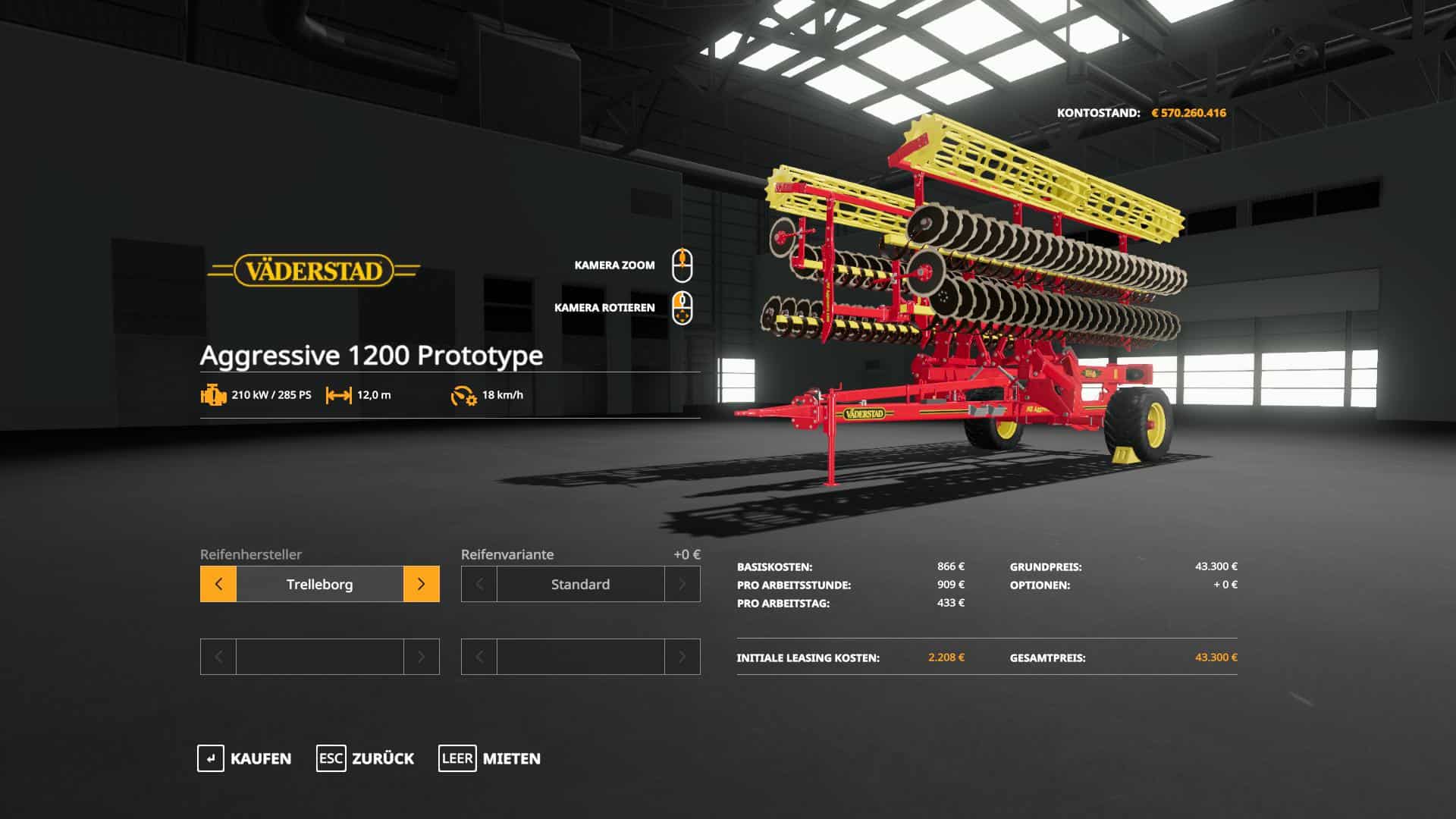This screenshot has width=1456, height=819.
Task: Buy the Aggressive 1200 with KAUFEN
Action: tap(244, 758)
